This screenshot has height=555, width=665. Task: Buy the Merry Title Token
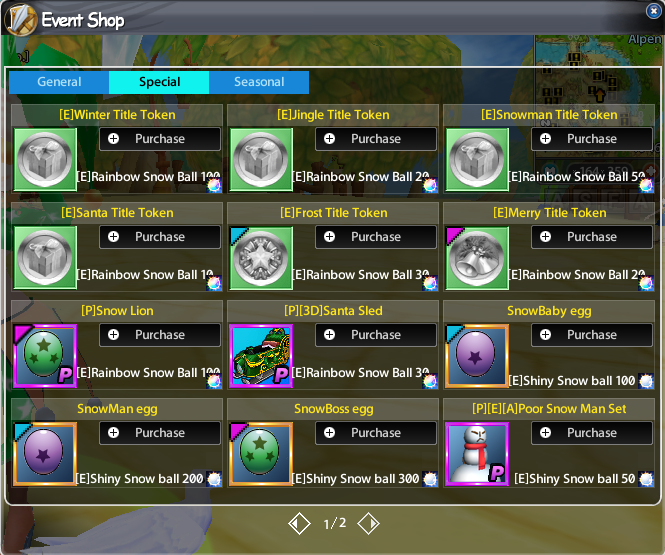pyautogui.click(x=592, y=237)
